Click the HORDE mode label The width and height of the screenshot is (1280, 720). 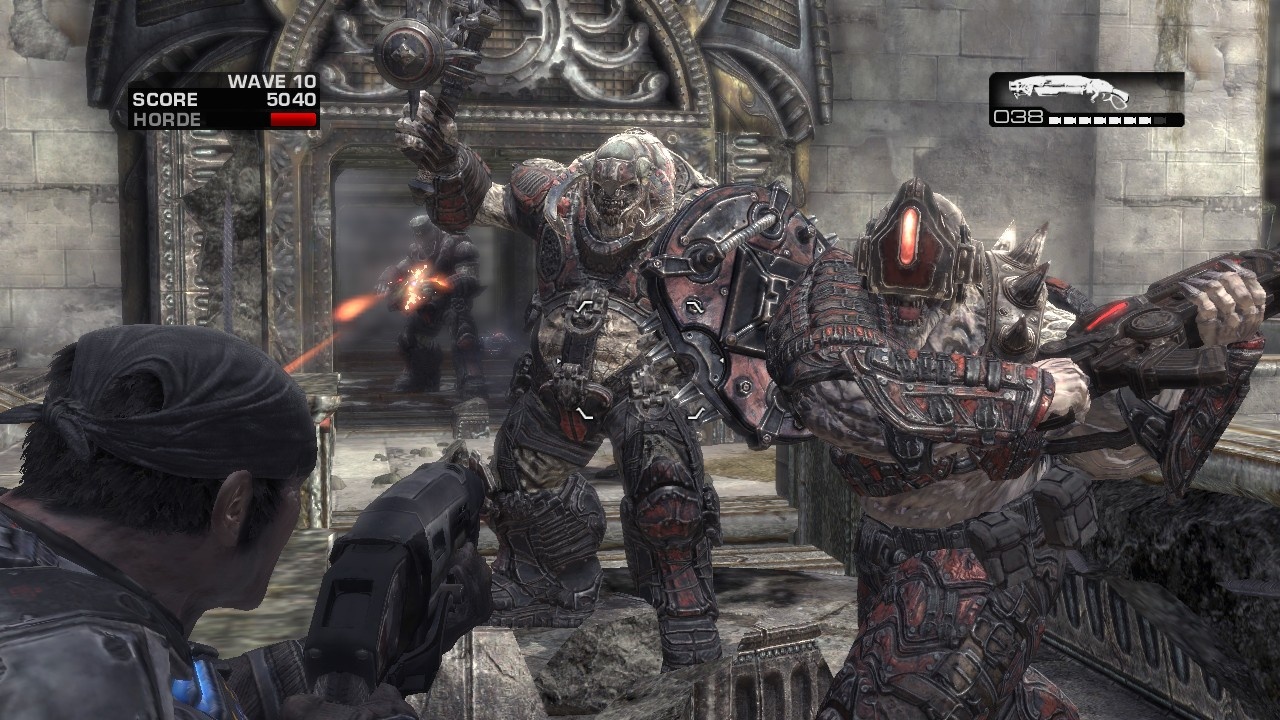(168, 118)
